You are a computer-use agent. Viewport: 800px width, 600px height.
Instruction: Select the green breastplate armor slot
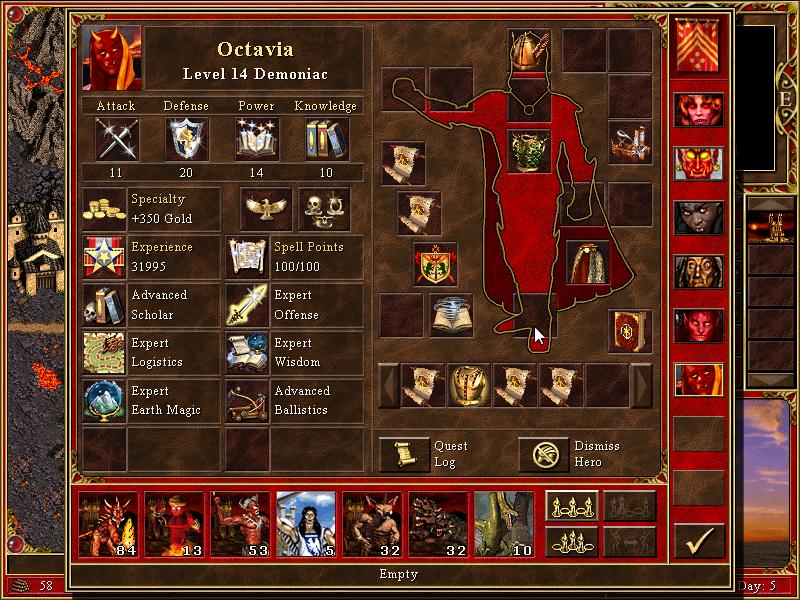tap(529, 151)
